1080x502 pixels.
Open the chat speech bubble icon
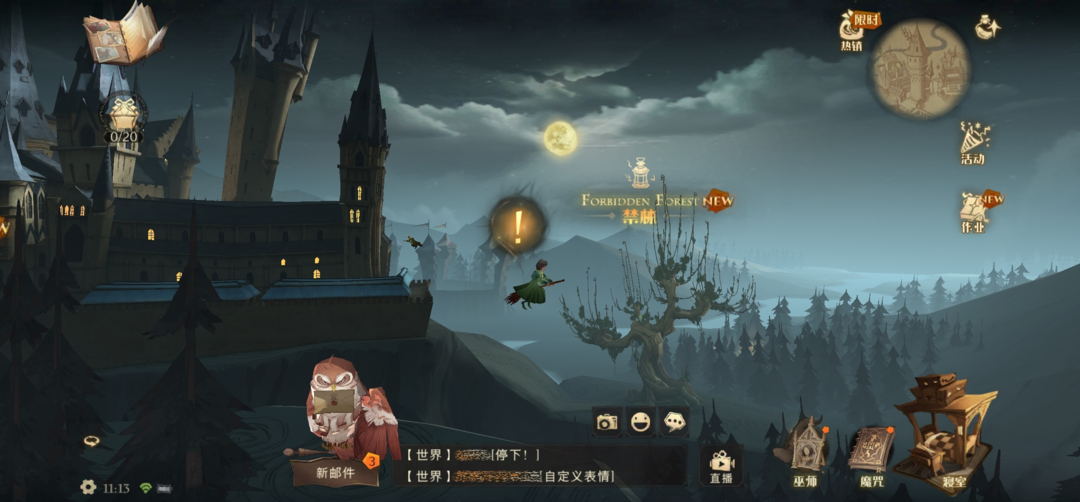click(674, 422)
